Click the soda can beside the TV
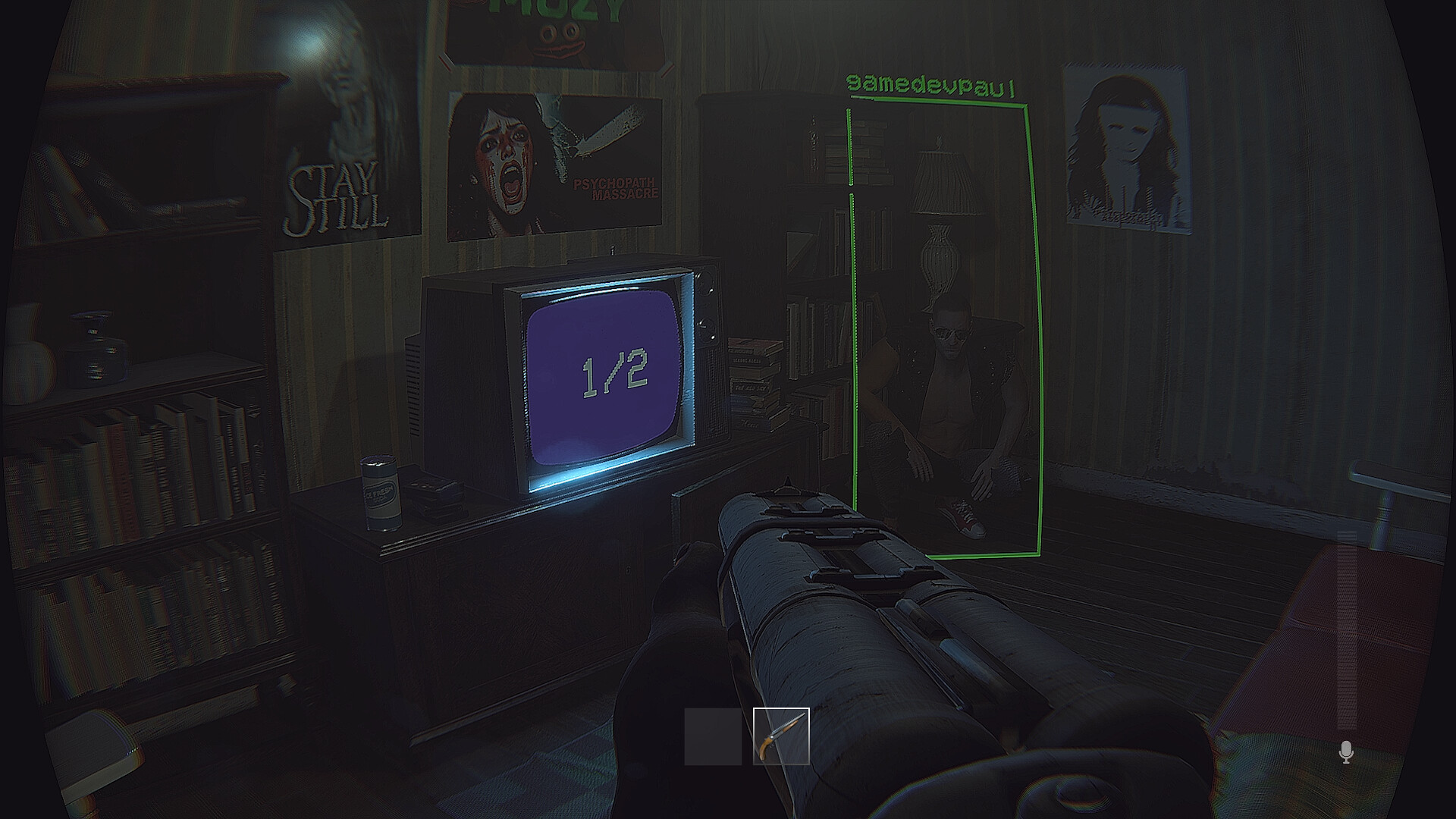 381,493
